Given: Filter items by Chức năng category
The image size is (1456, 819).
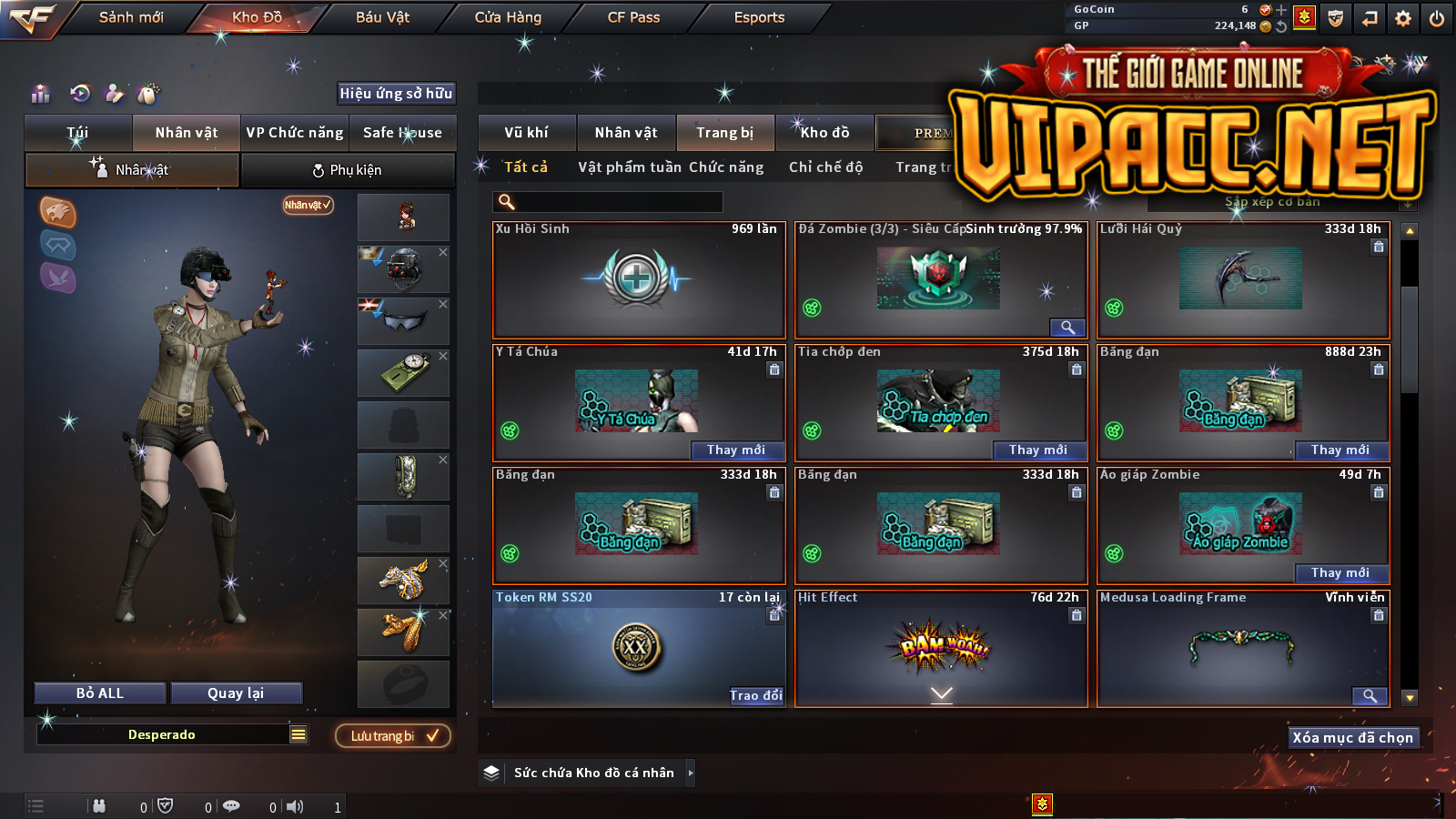Looking at the screenshot, I should pos(726,167).
